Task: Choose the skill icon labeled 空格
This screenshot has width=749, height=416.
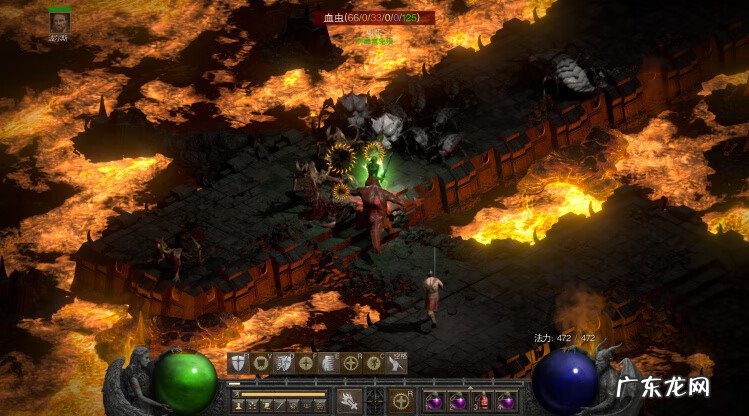Action: point(397,363)
